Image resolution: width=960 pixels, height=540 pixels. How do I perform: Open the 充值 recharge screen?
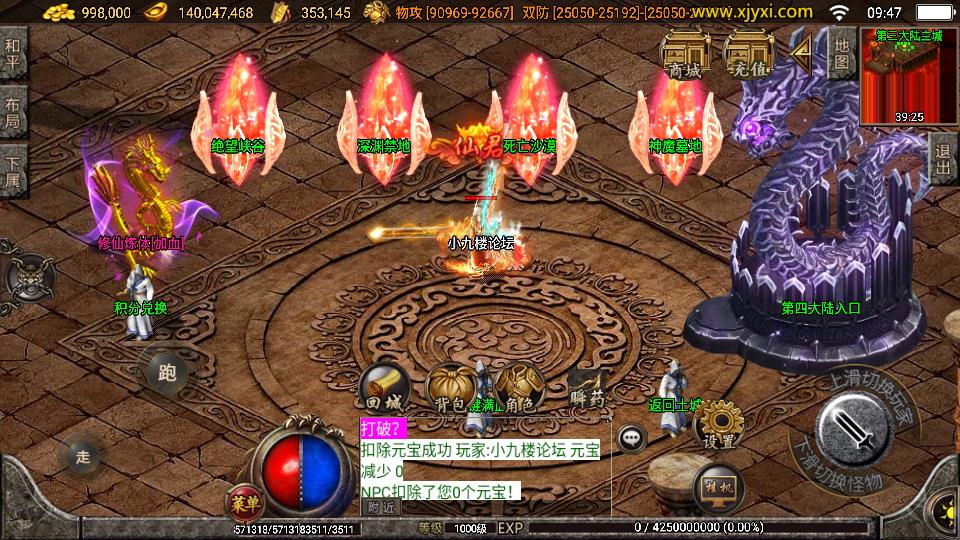[x=748, y=53]
